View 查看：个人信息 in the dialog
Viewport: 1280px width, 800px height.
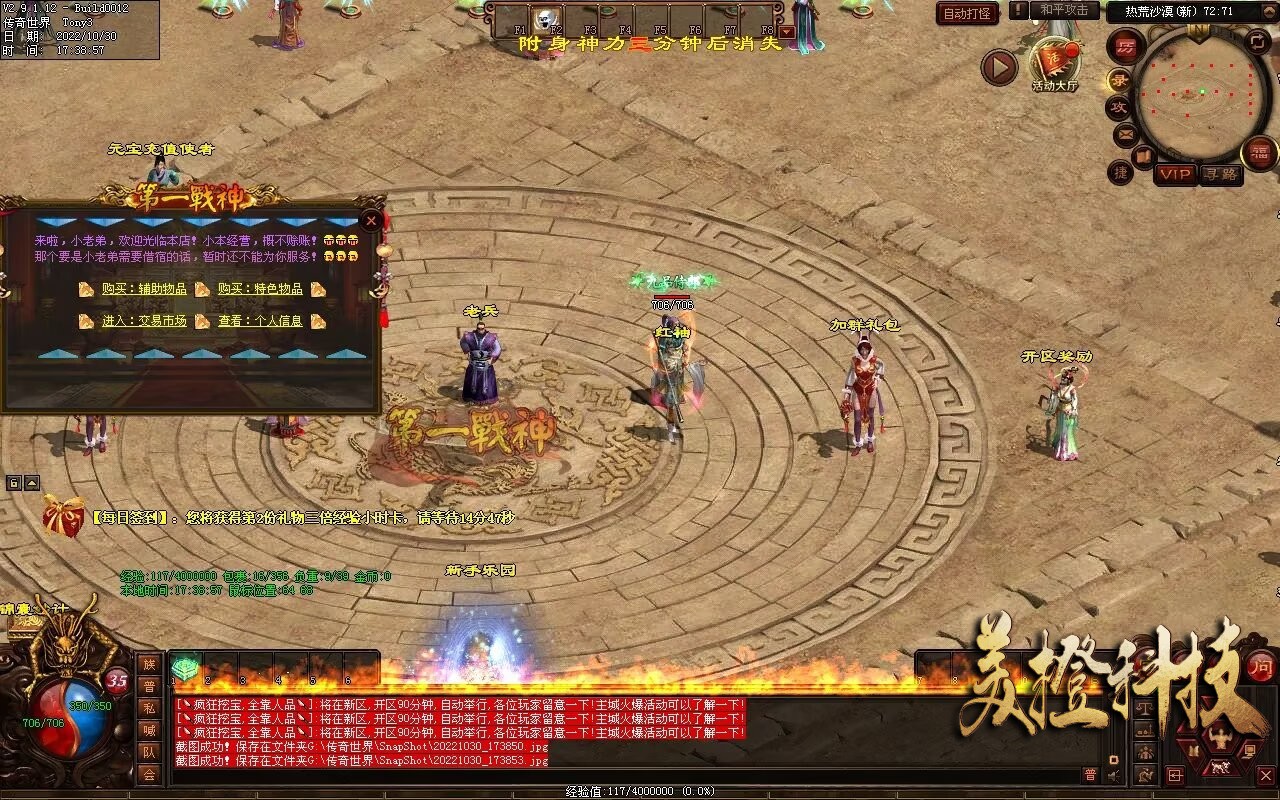[x=260, y=321]
